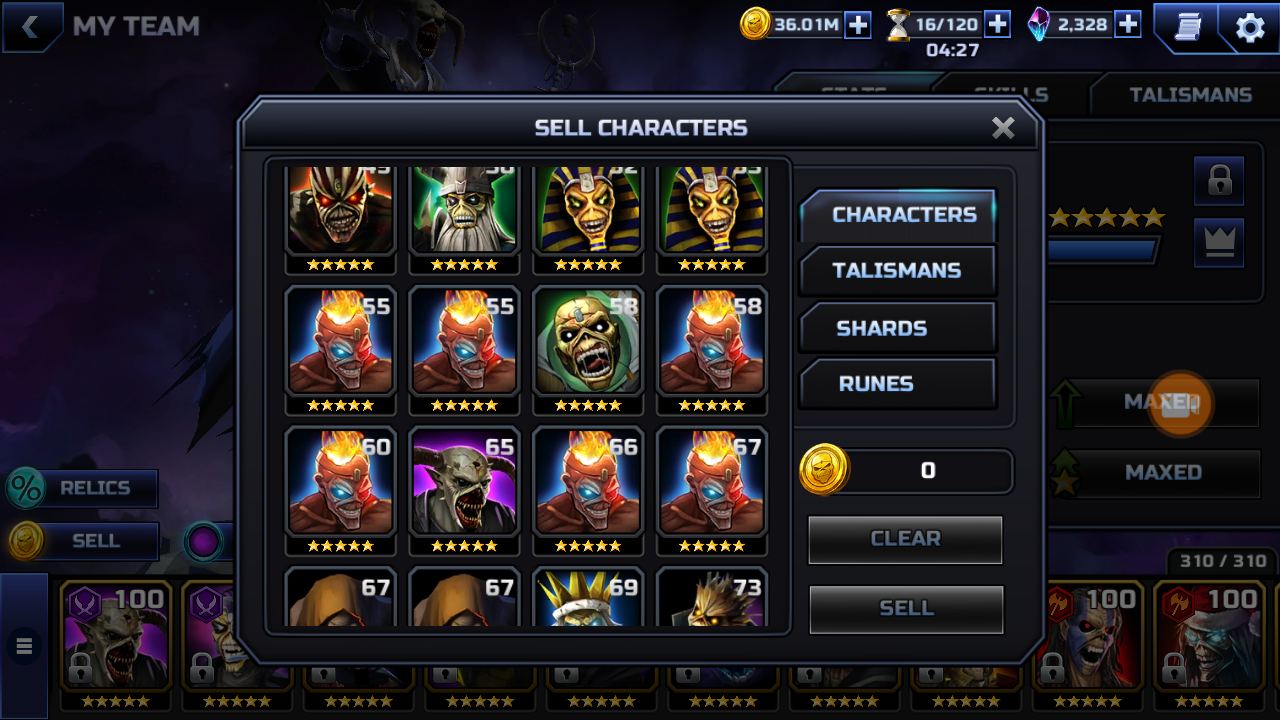The width and height of the screenshot is (1280, 720).
Task: Toggle the padlock lock icon
Action: (x=1219, y=181)
